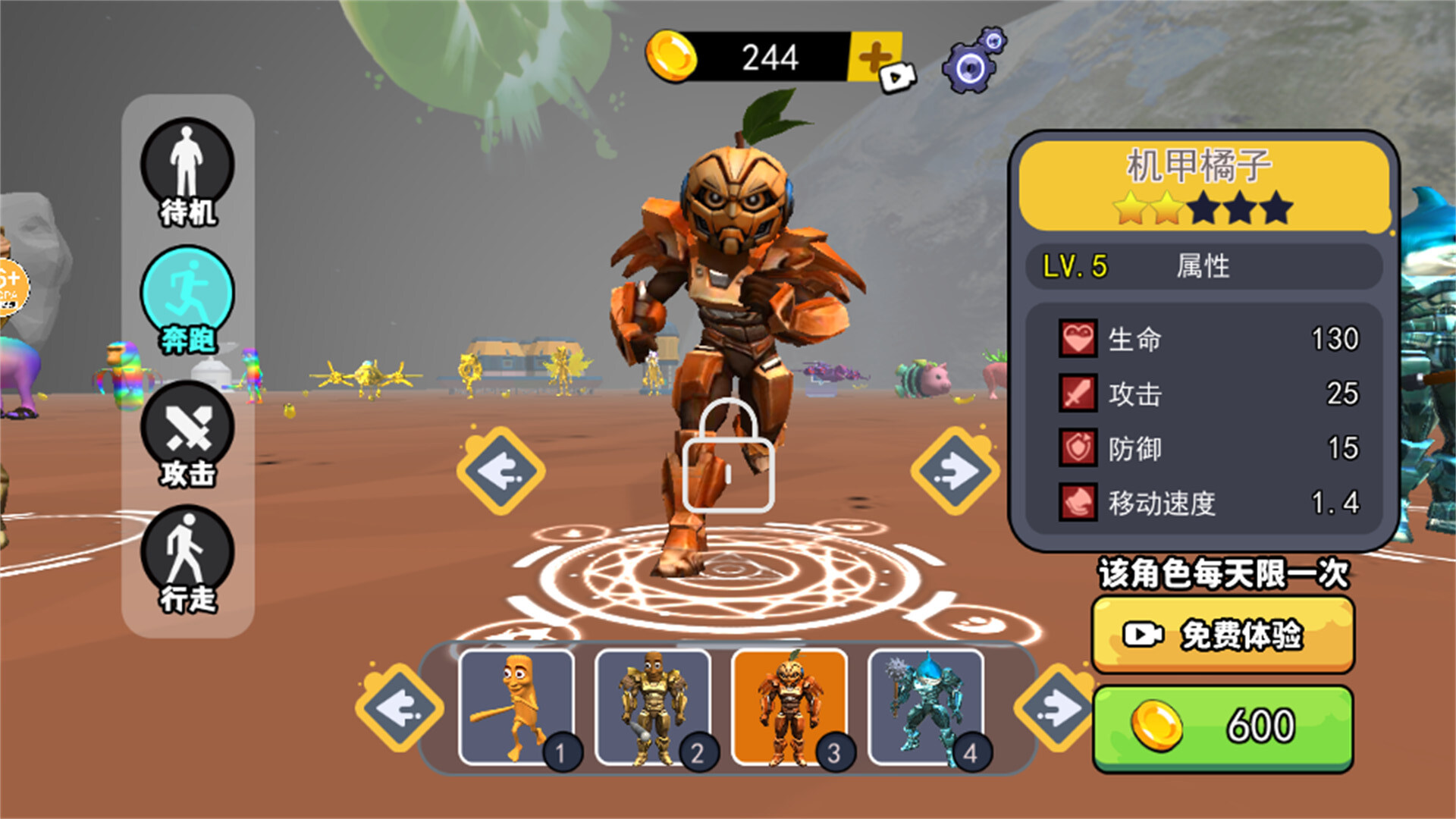The height and width of the screenshot is (819, 1456).
Task: Page the character thumbnail list to the left
Action: 400,708
